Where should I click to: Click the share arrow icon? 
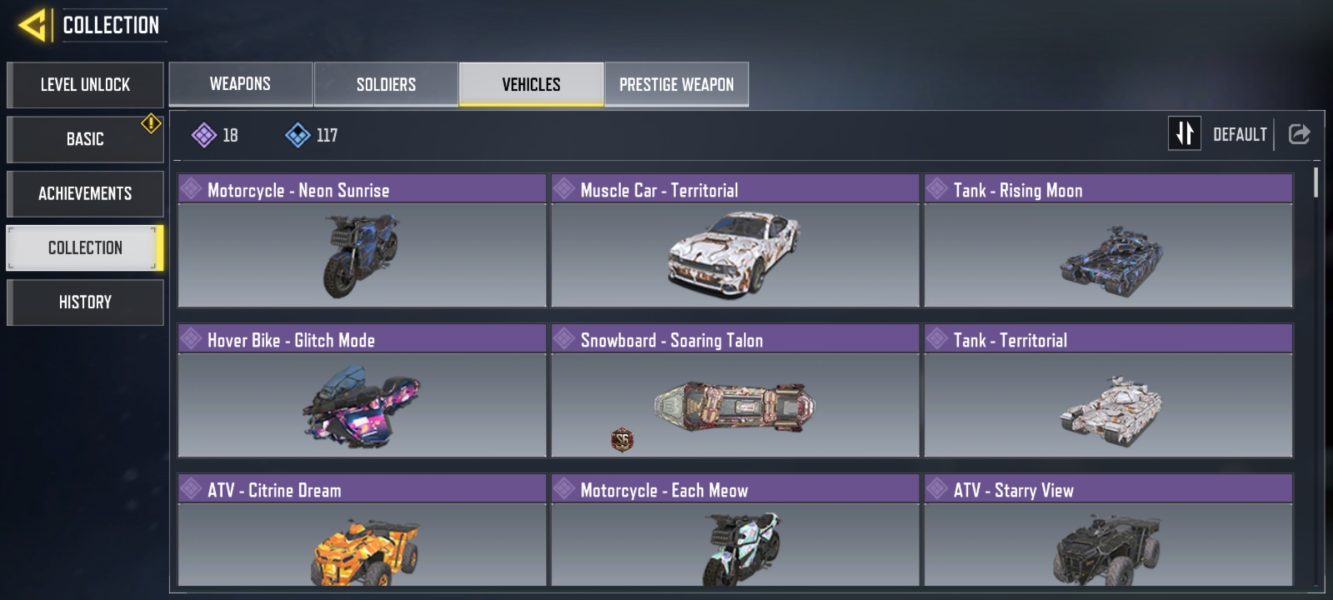[x=1299, y=134]
